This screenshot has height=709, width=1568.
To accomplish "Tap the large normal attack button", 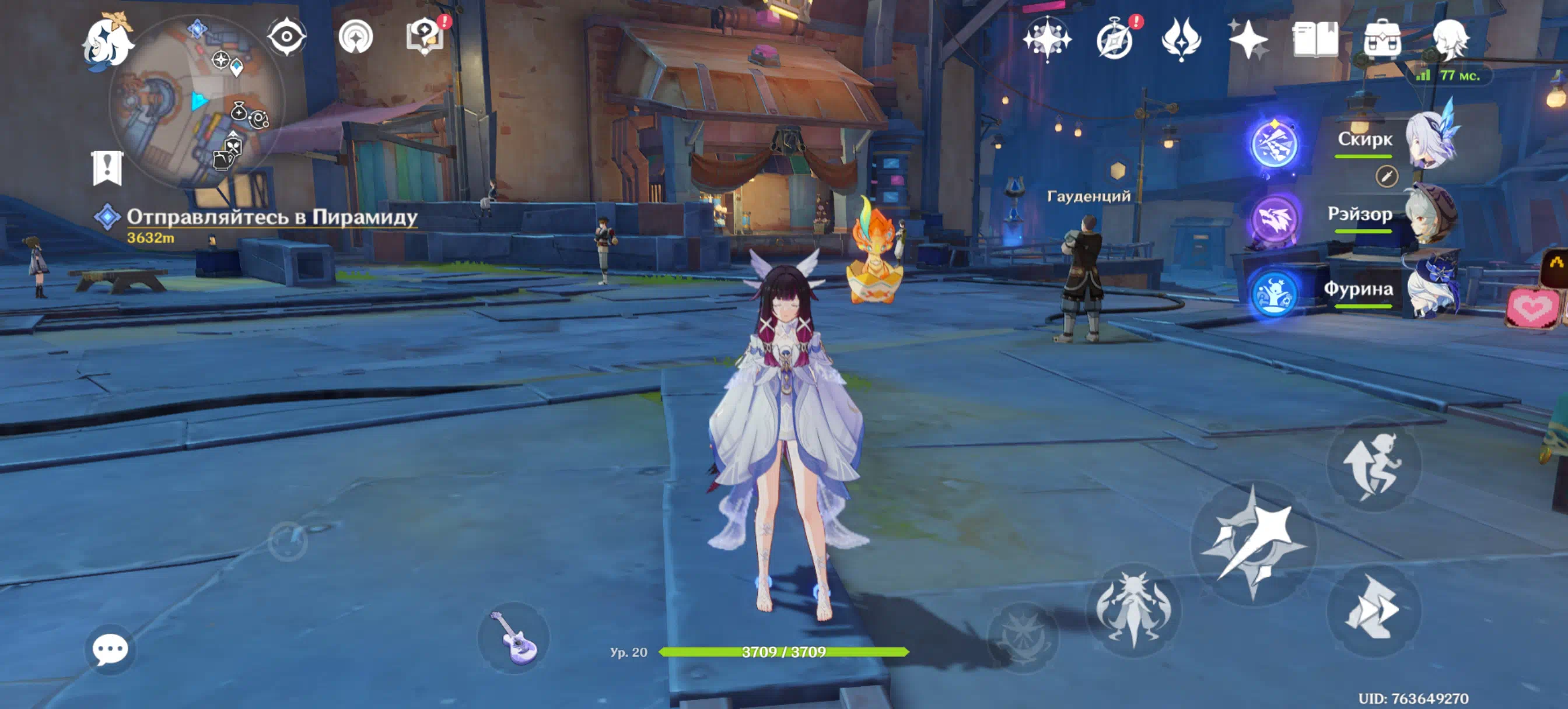I will click(1254, 543).
